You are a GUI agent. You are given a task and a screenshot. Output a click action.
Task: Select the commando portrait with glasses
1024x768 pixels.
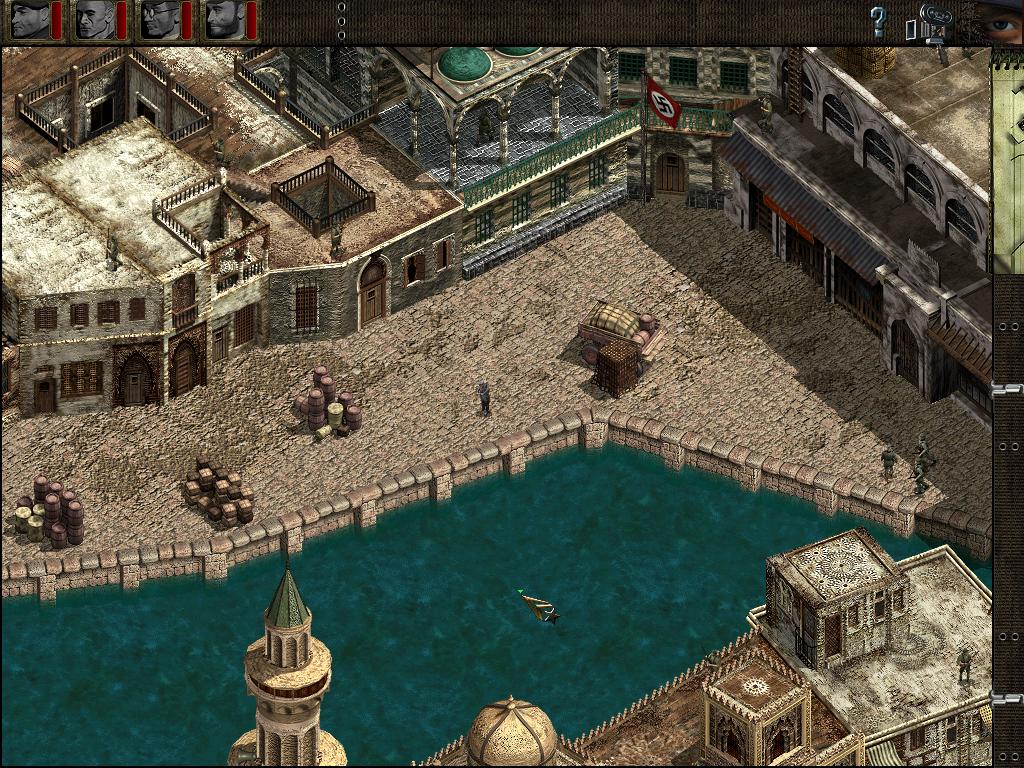159,20
